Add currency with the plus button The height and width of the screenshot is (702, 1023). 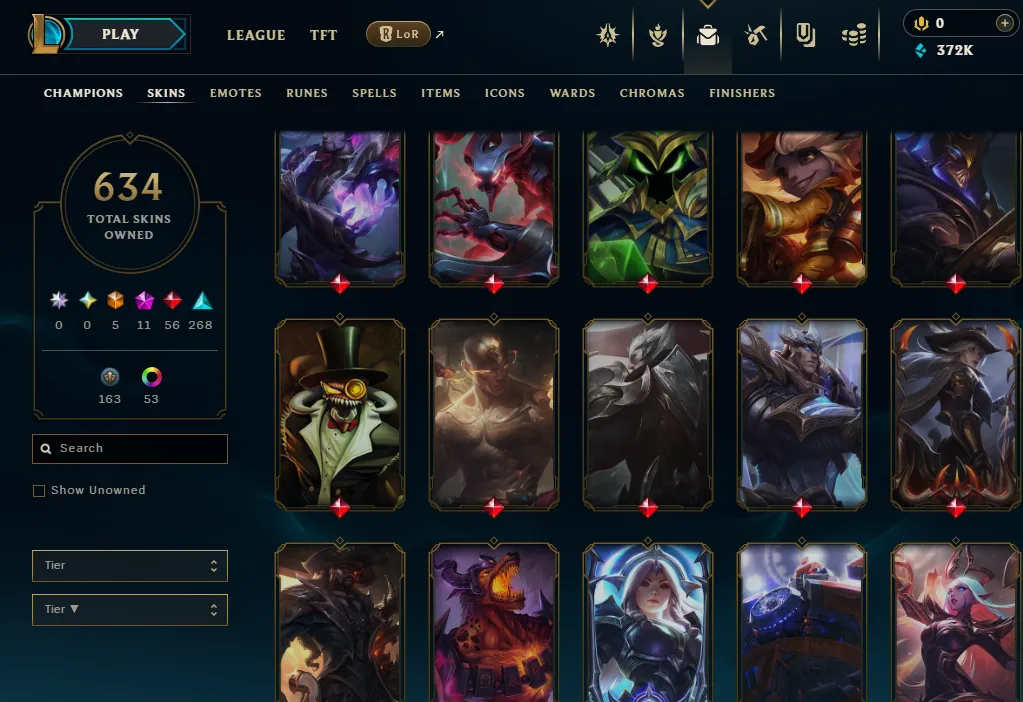(x=1004, y=23)
